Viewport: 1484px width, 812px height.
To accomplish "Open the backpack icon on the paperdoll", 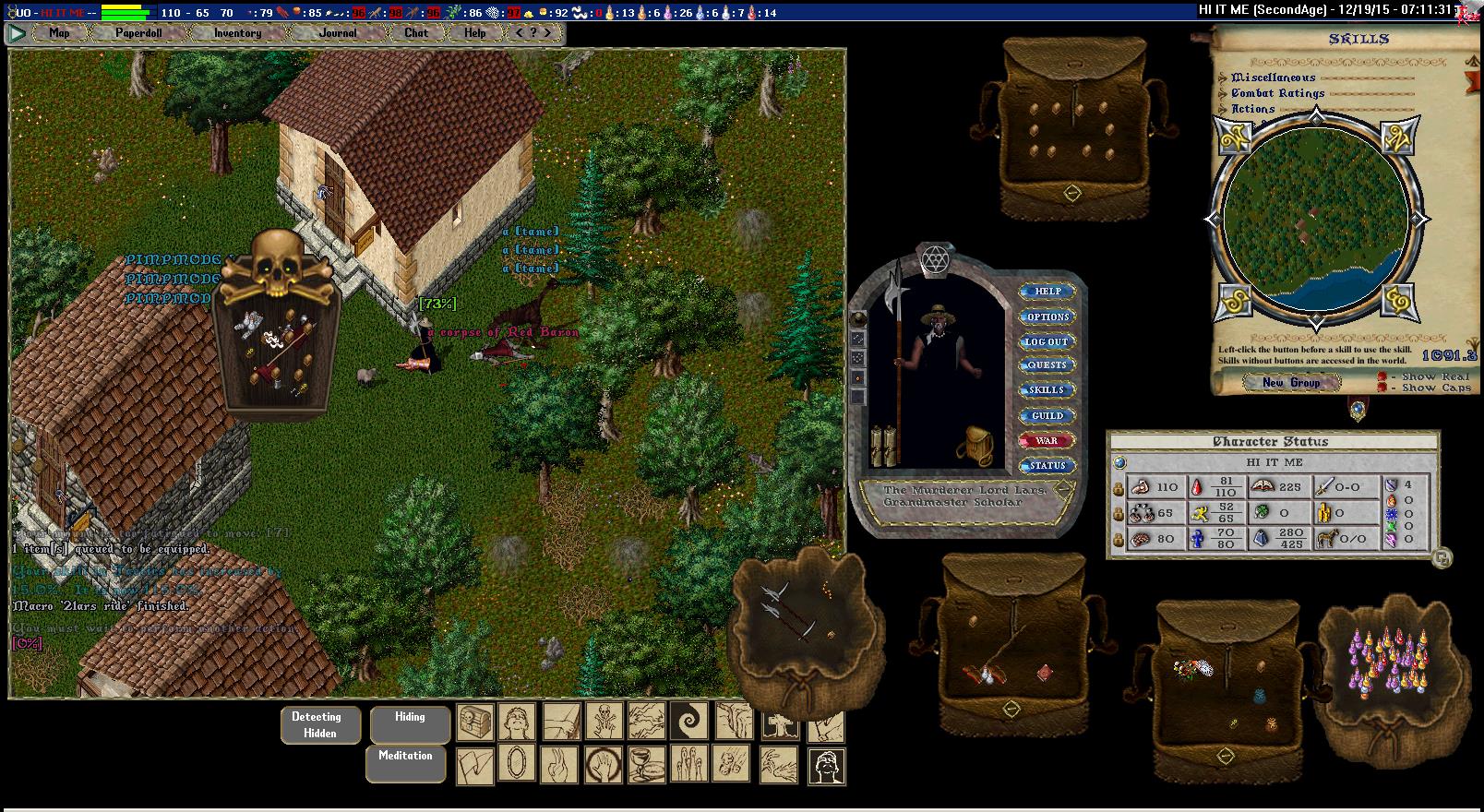I will [979, 446].
